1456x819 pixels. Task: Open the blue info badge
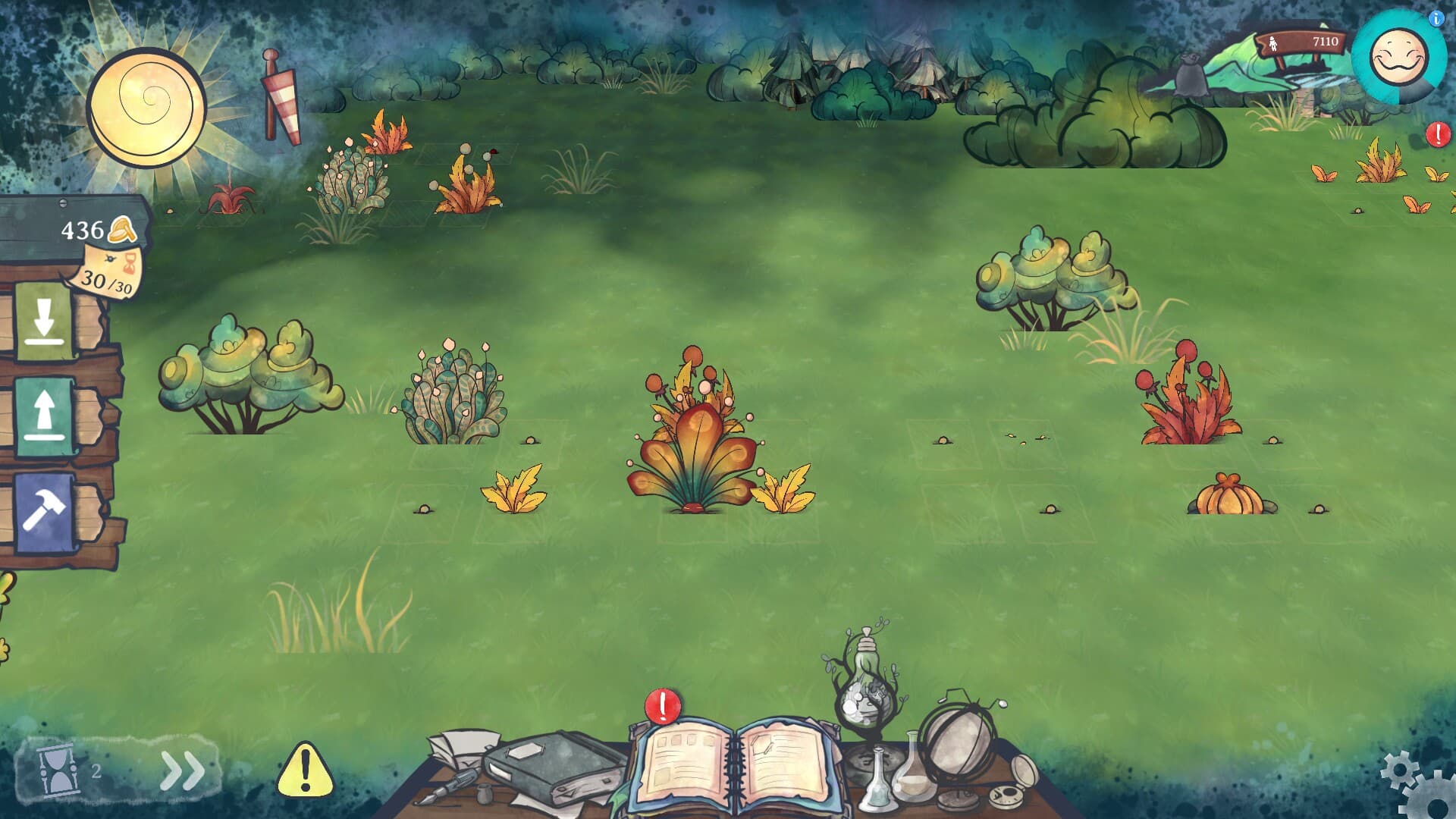coord(1436,19)
